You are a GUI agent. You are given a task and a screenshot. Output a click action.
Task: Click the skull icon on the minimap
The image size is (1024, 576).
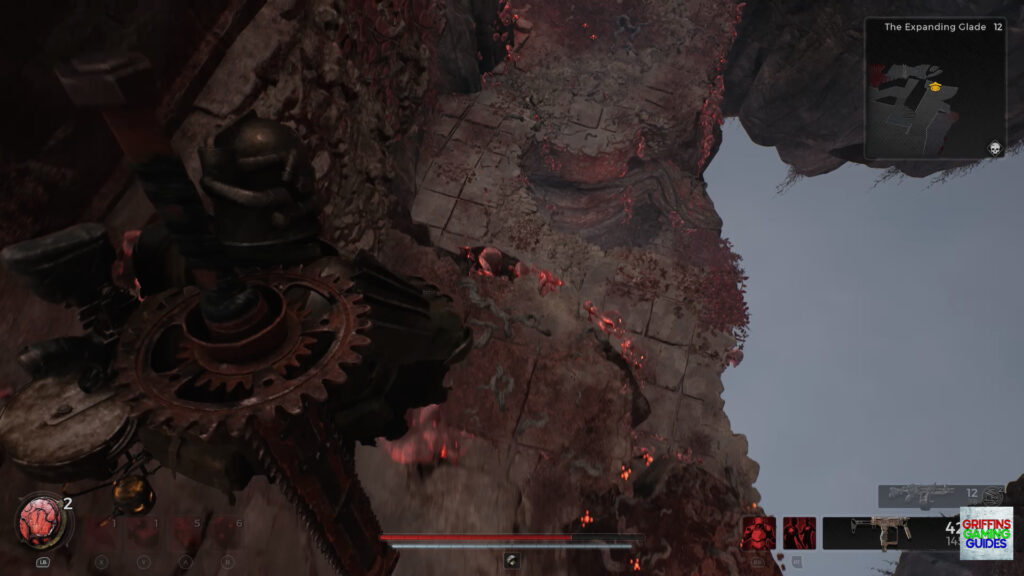tap(994, 148)
